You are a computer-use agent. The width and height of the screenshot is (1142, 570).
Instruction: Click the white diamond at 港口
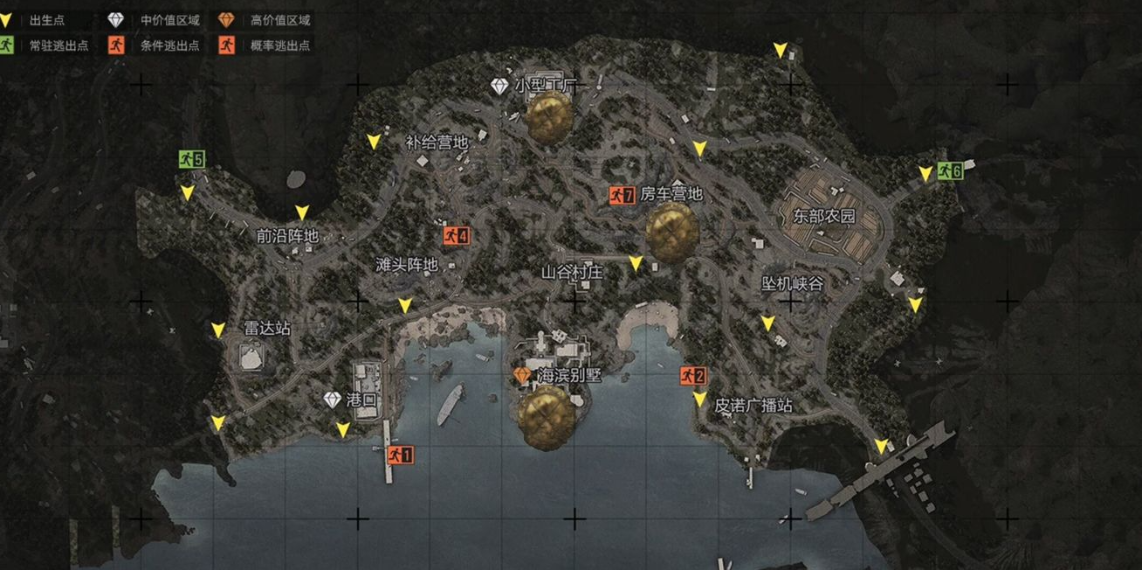click(x=333, y=399)
